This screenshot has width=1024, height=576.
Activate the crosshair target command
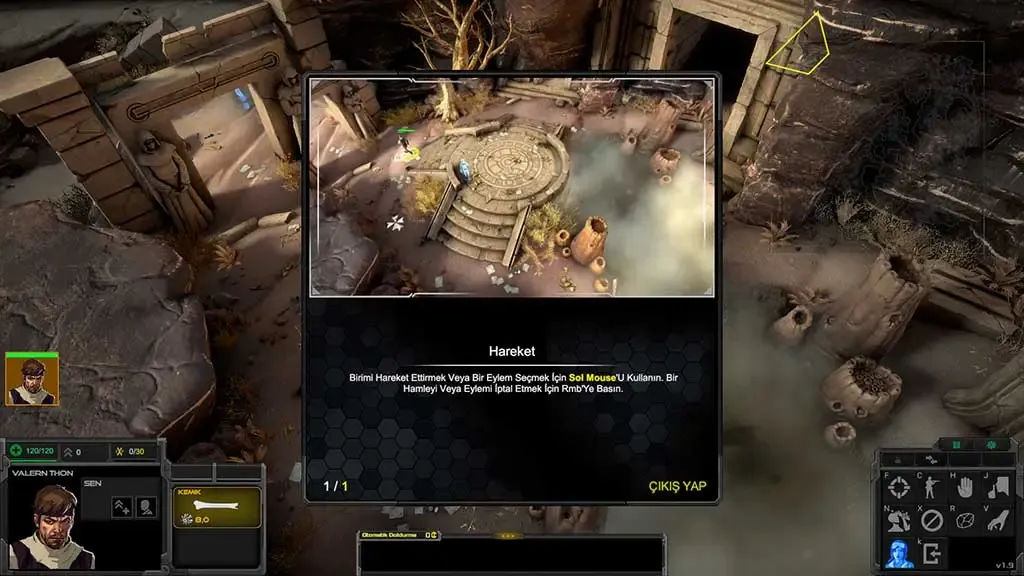[x=899, y=489]
